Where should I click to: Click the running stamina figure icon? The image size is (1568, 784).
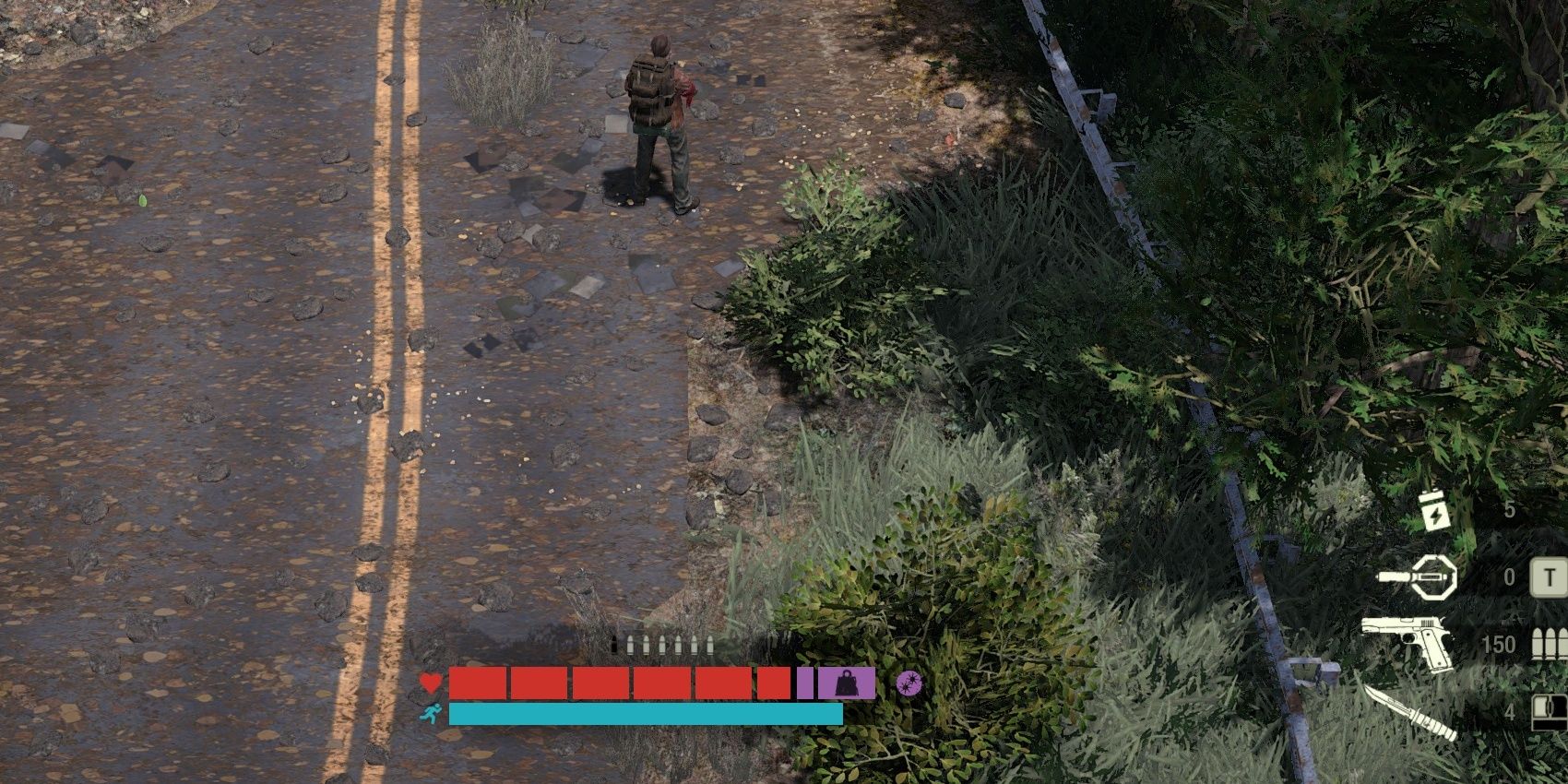click(432, 715)
